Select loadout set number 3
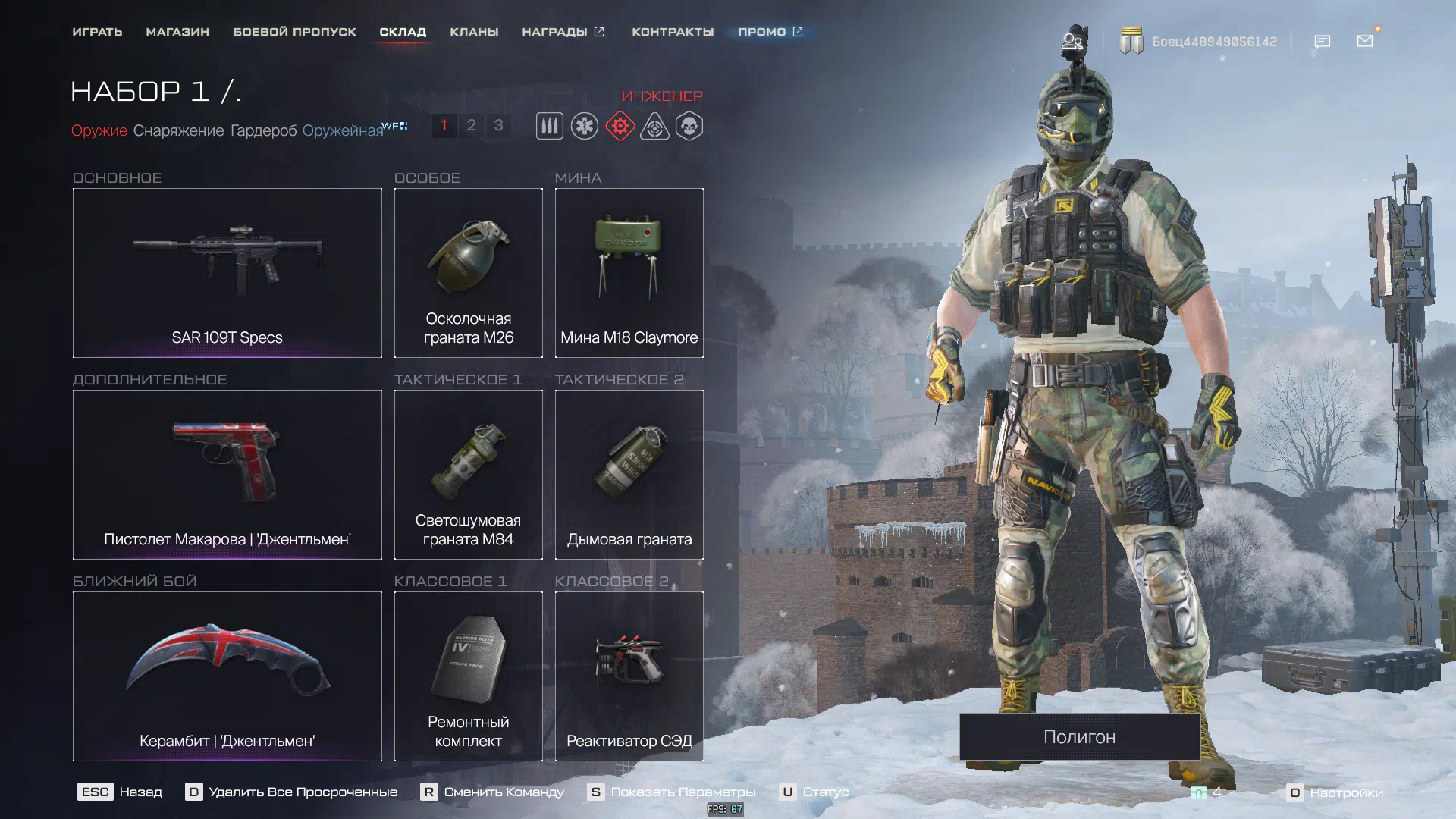 (x=498, y=125)
